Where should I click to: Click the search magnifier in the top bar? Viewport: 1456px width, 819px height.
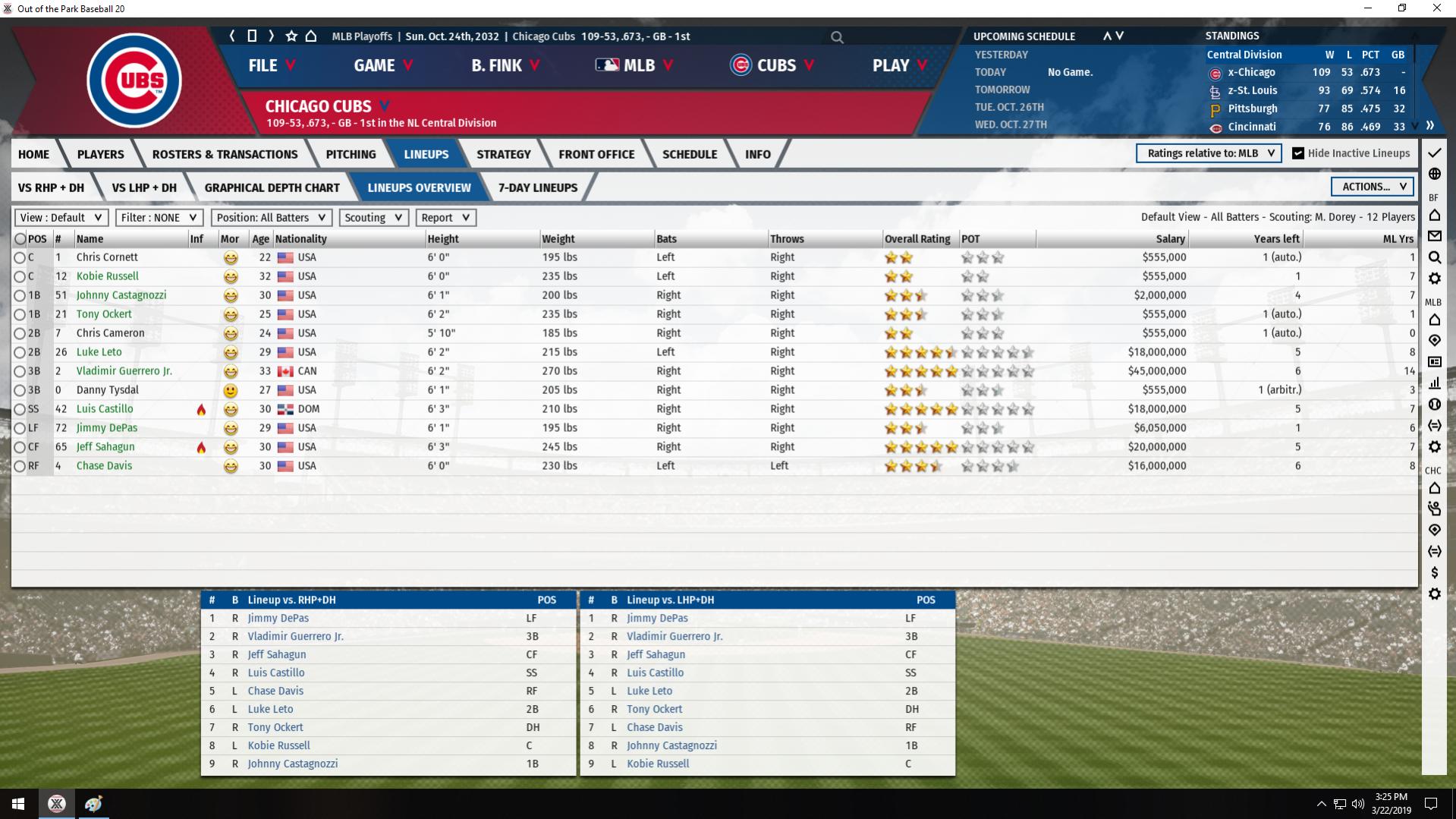[x=837, y=37]
